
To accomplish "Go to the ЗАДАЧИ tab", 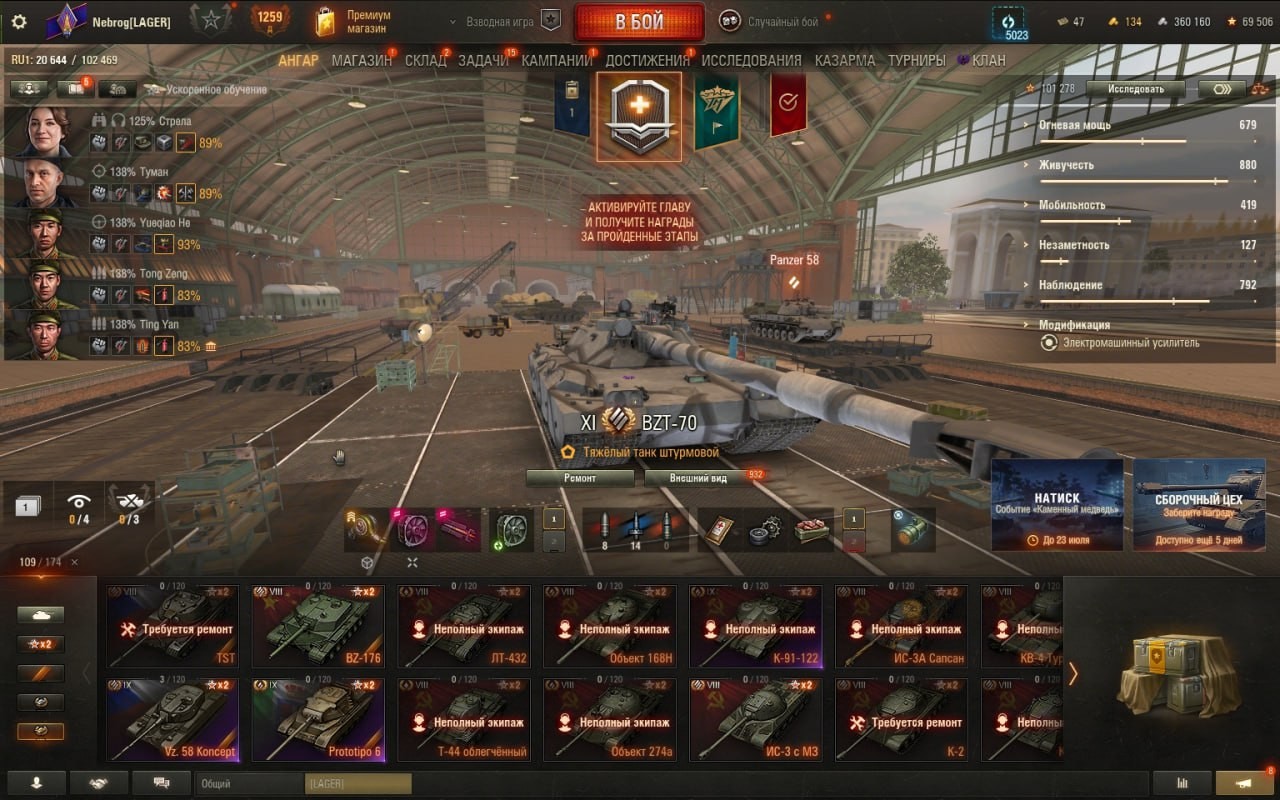I will pos(483,60).
